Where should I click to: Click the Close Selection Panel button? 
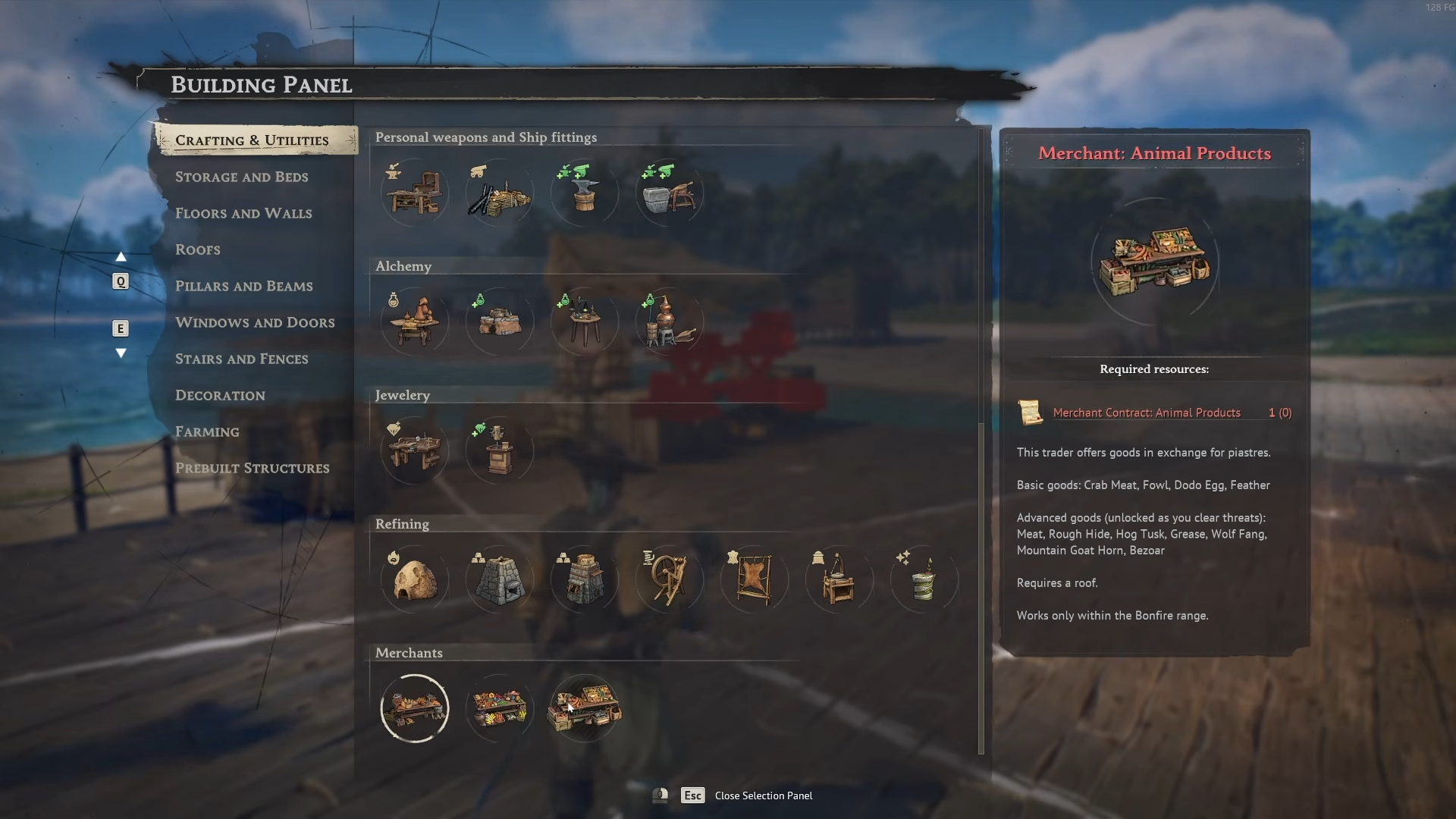click(763, 795)
